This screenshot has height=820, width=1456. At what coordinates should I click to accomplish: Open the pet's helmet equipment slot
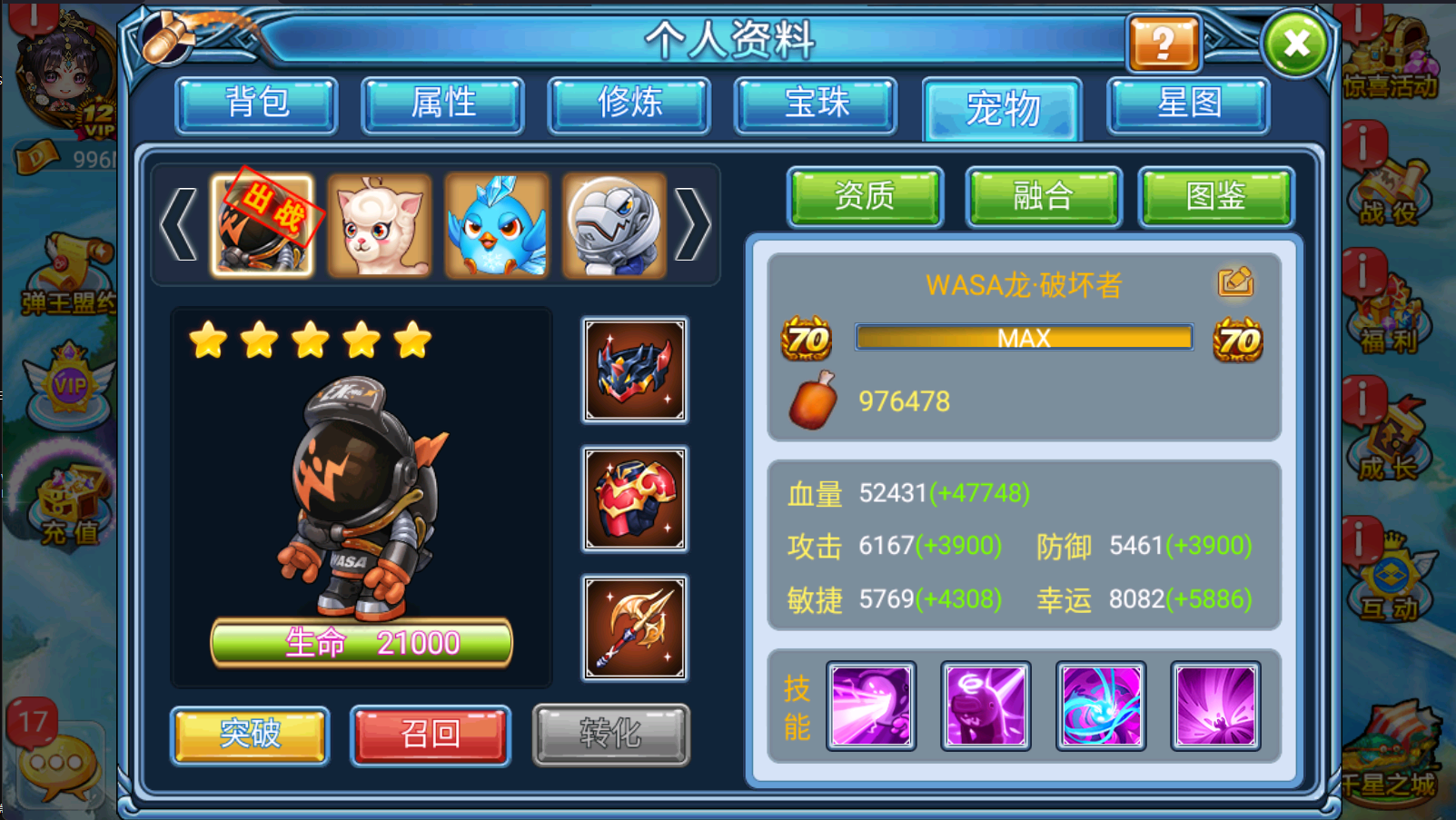[634, 370]
